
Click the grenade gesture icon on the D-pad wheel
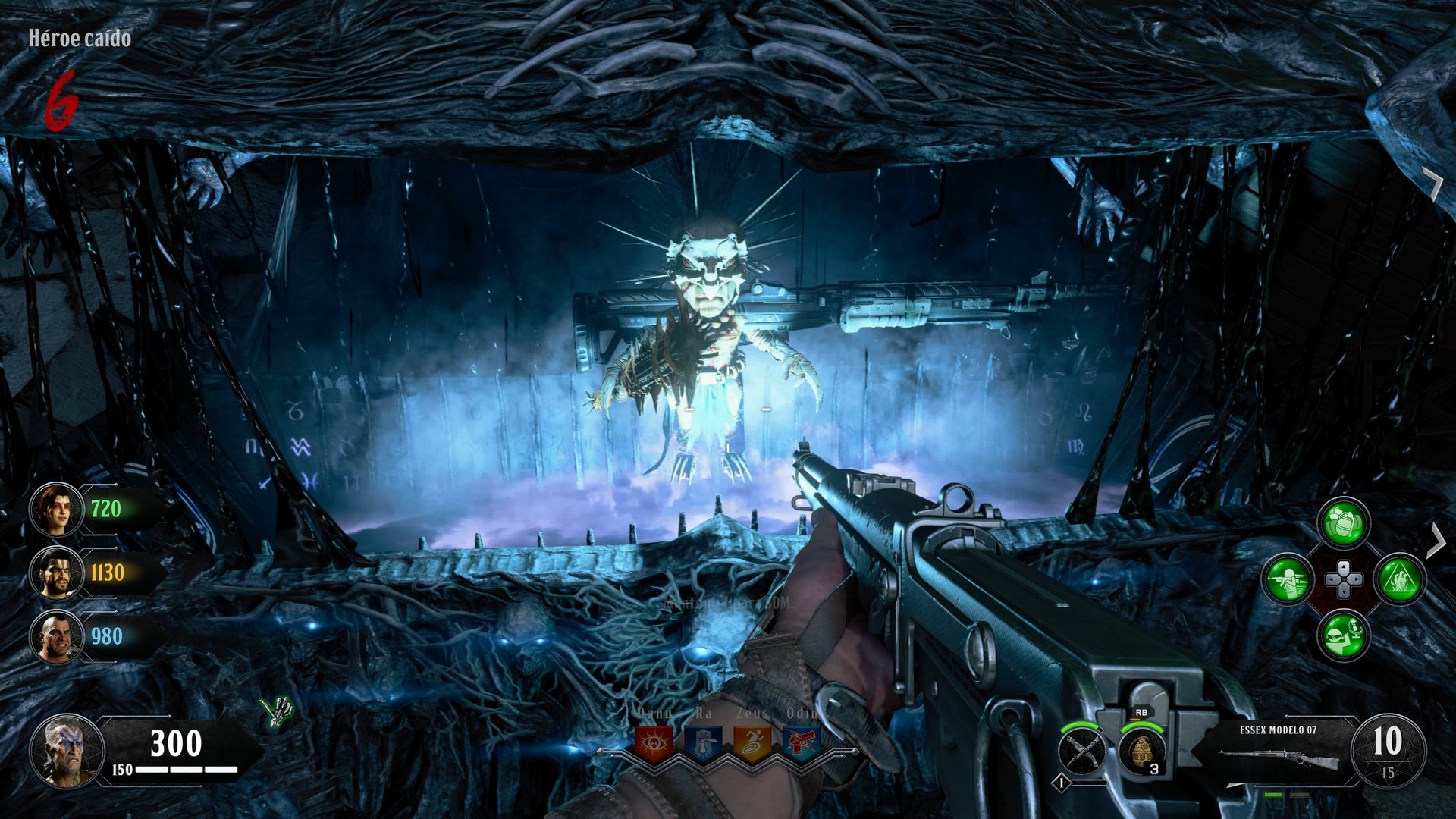pos(1343,522)
